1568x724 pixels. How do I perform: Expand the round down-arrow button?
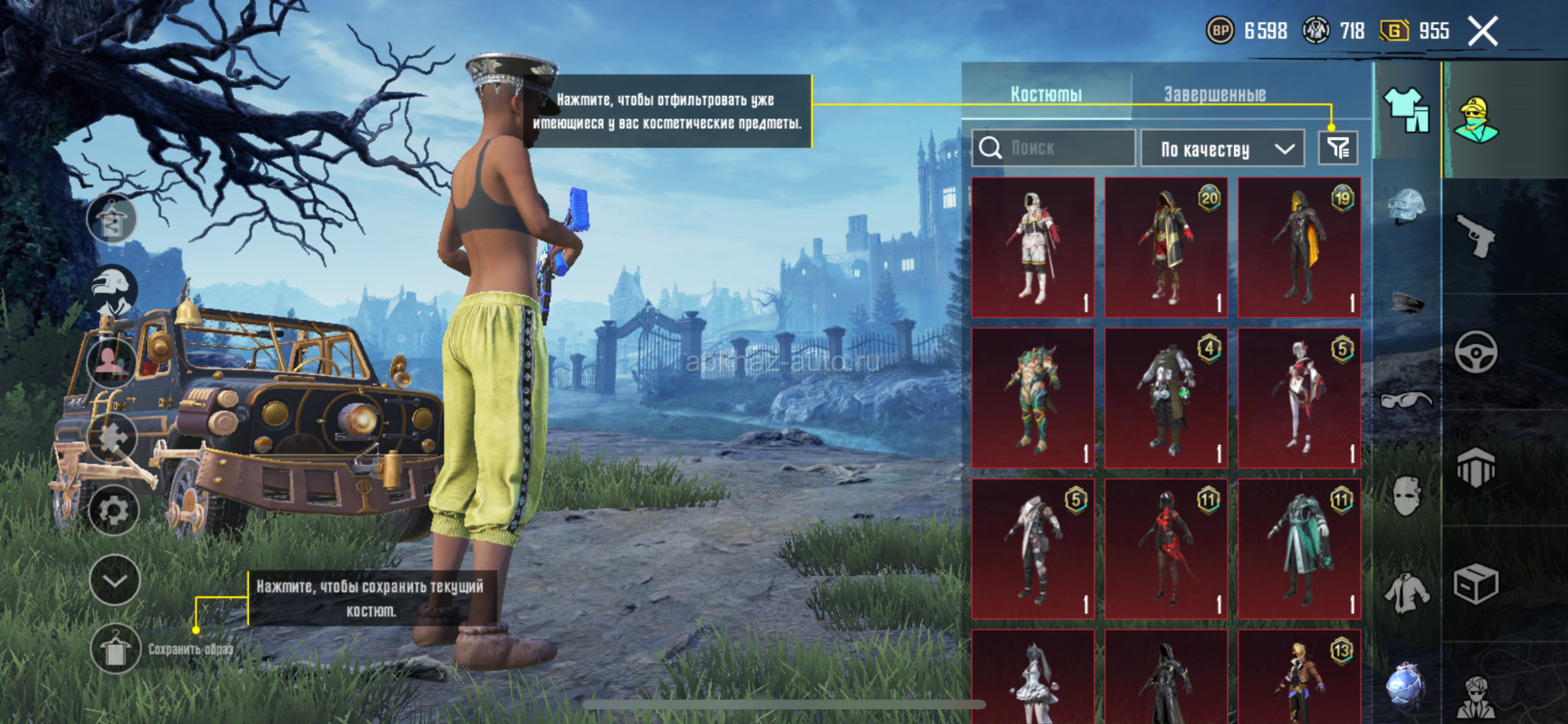click(x=114, y=580)
